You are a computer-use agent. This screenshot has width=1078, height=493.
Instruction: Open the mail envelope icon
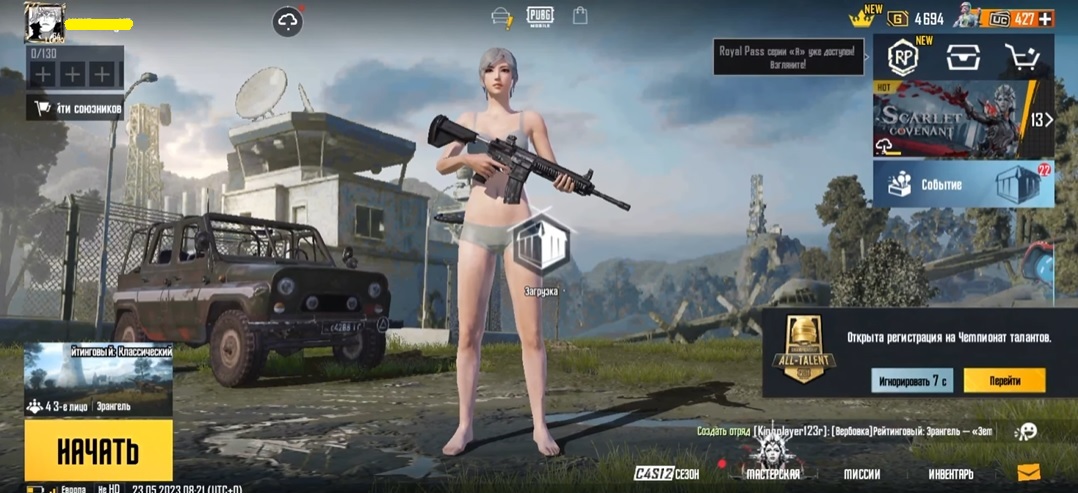click(1028, 472)
